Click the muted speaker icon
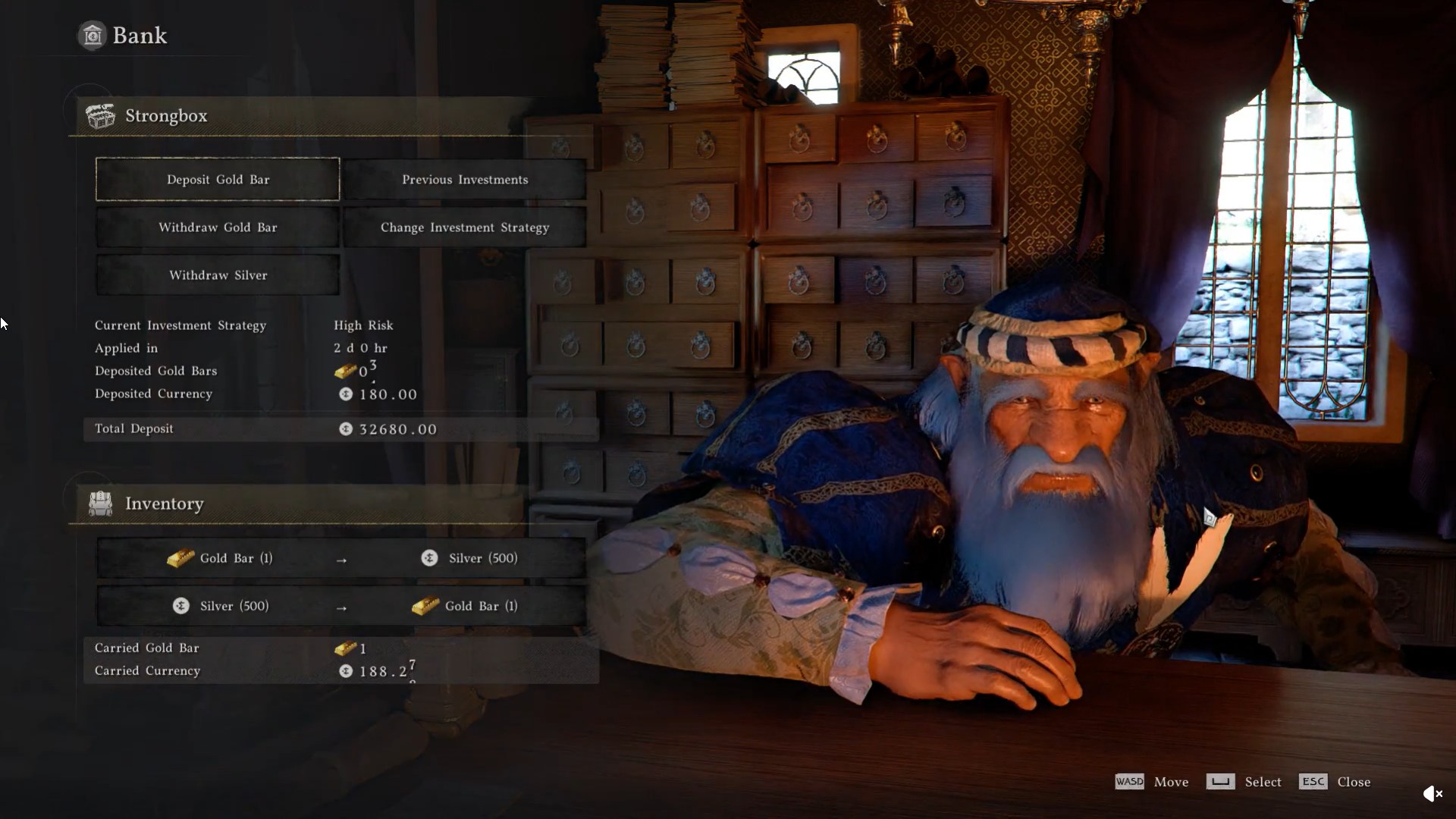 [x=1432, y=794]
